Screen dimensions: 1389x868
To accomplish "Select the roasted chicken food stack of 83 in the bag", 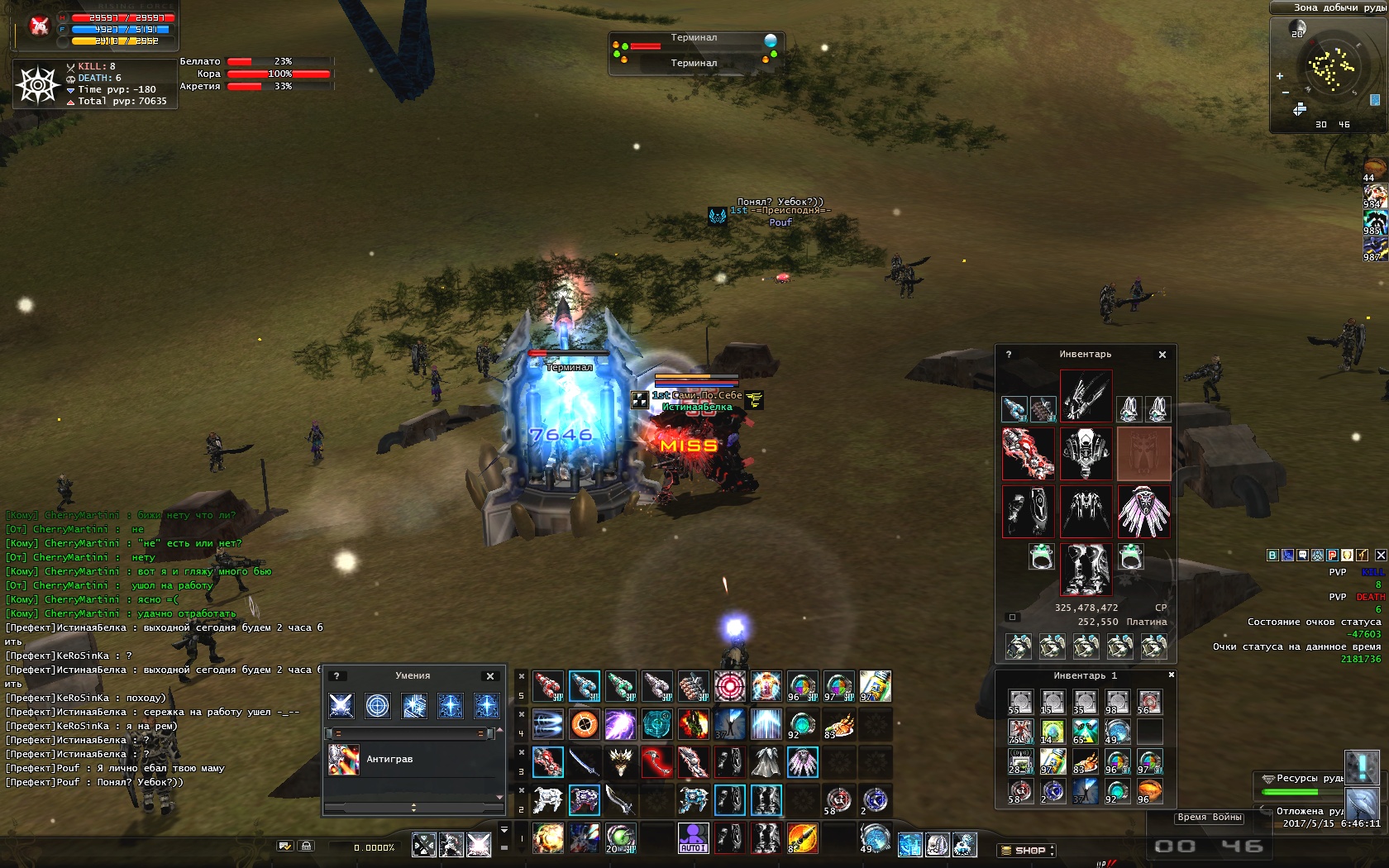I will click(x=1085, y=762).
